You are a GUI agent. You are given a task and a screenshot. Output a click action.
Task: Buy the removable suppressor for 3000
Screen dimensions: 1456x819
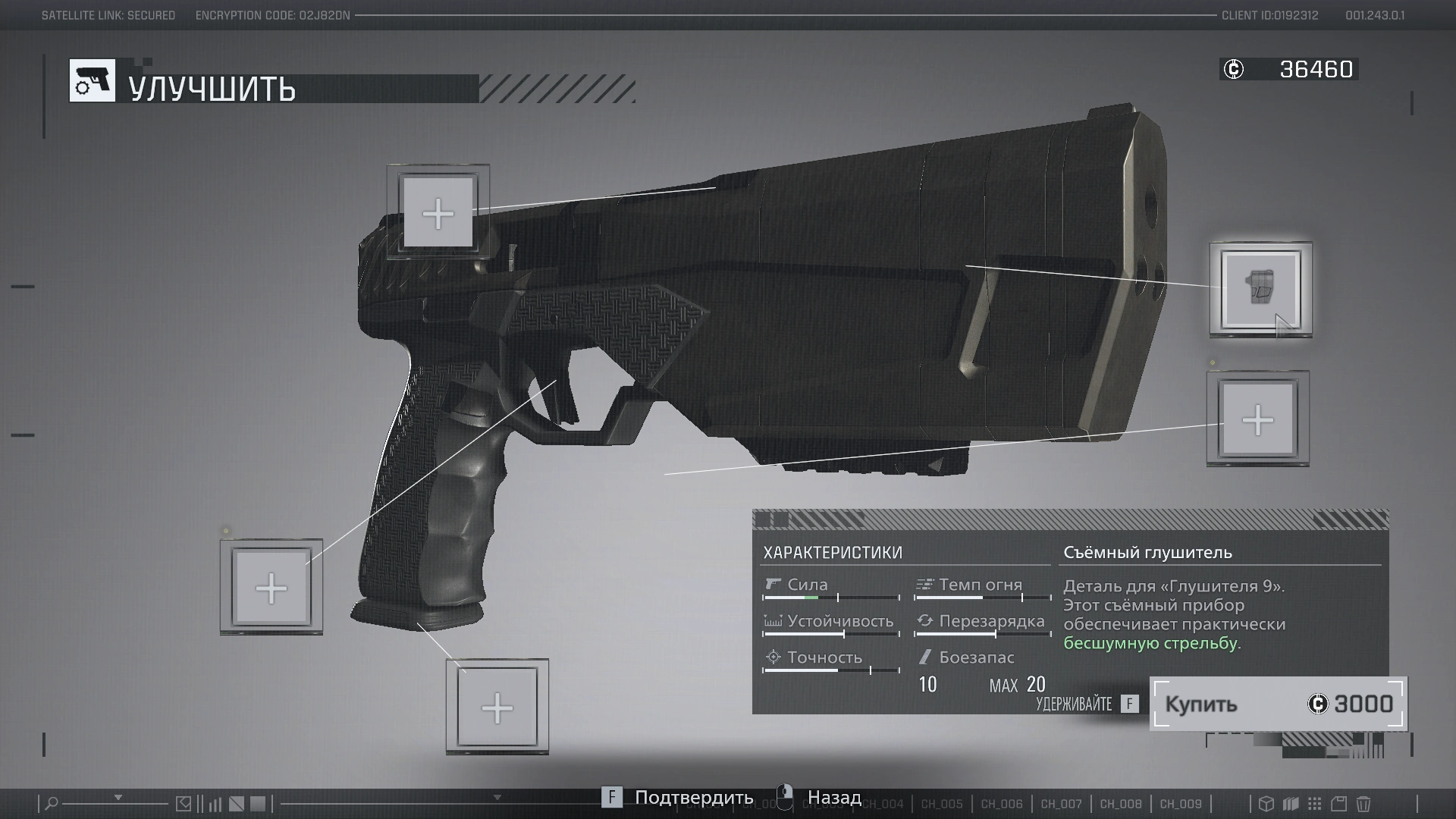coord(1278,704)
